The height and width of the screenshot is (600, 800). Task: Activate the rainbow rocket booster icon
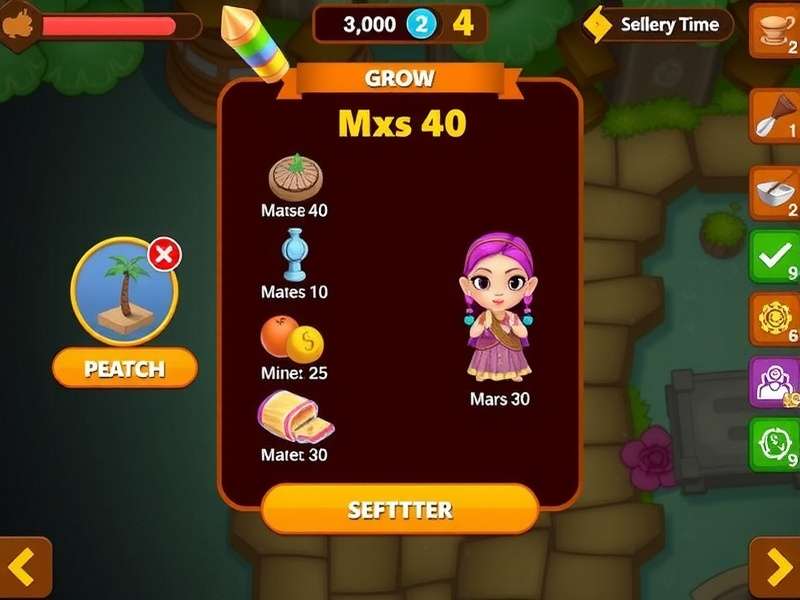[253, 42]
